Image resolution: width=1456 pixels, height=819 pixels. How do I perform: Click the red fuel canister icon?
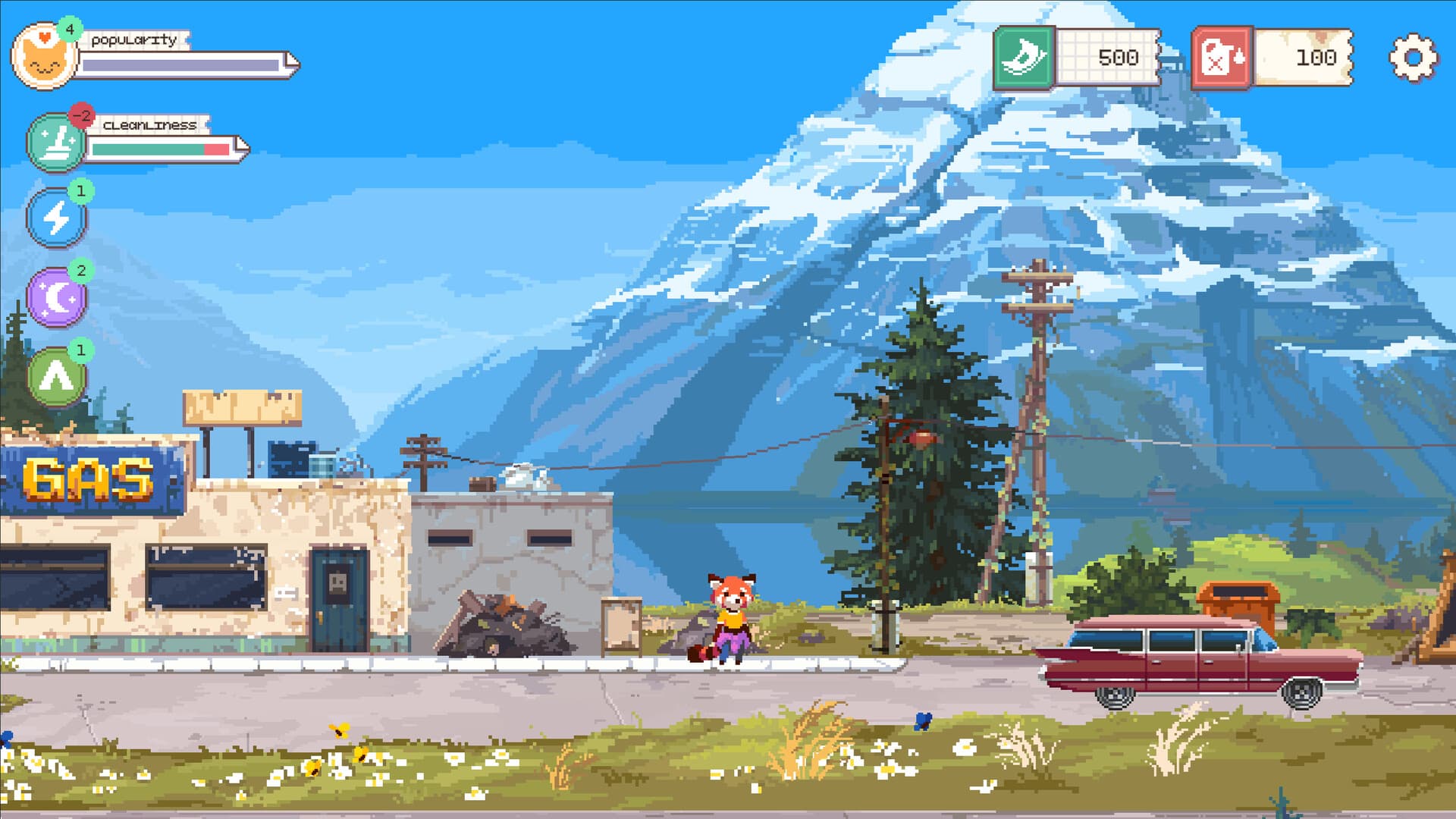click(1222, 56)
